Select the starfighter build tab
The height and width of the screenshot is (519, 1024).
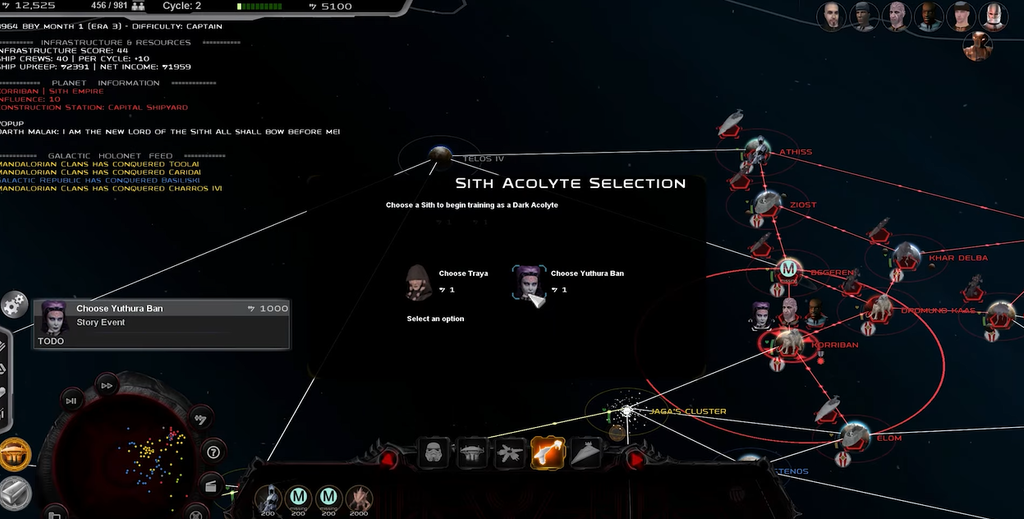pos(510,453)
